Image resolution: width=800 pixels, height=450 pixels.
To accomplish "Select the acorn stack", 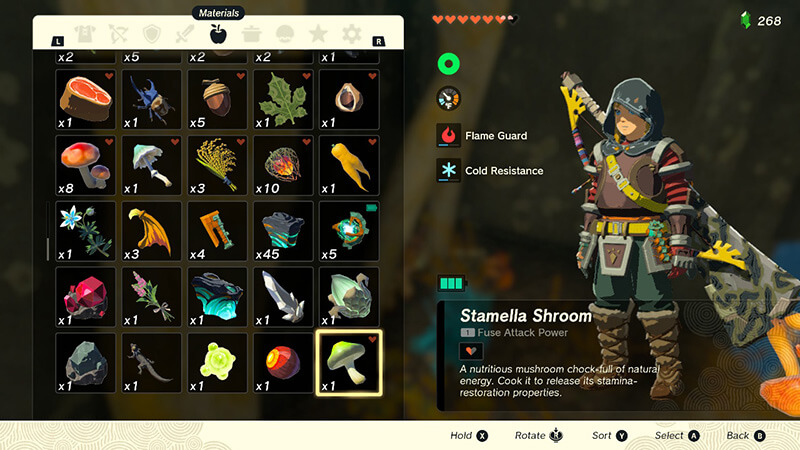I will pos(217,98).
